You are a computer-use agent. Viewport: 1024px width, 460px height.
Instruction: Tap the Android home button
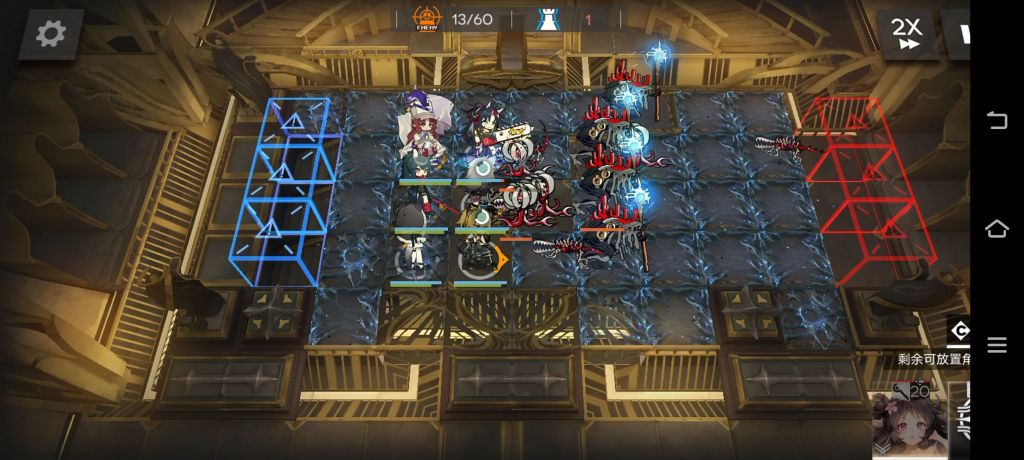coord(997,229)
